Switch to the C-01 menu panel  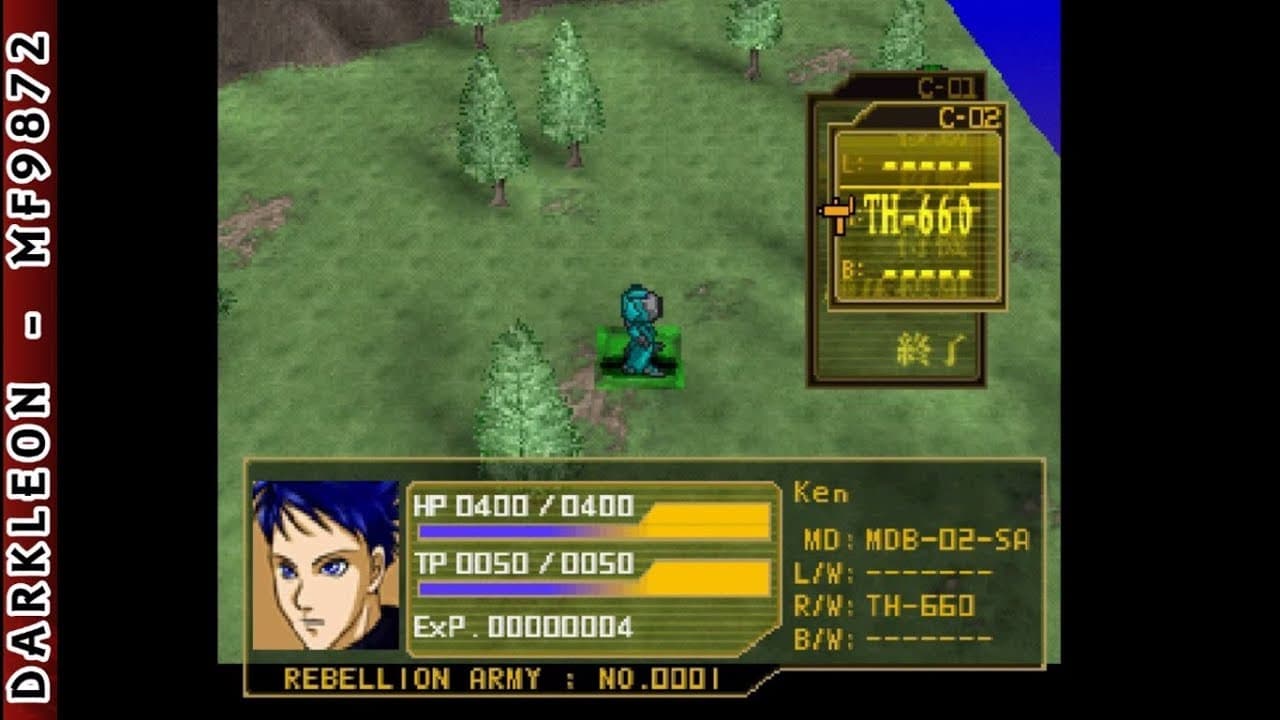(x=944, y=88)
